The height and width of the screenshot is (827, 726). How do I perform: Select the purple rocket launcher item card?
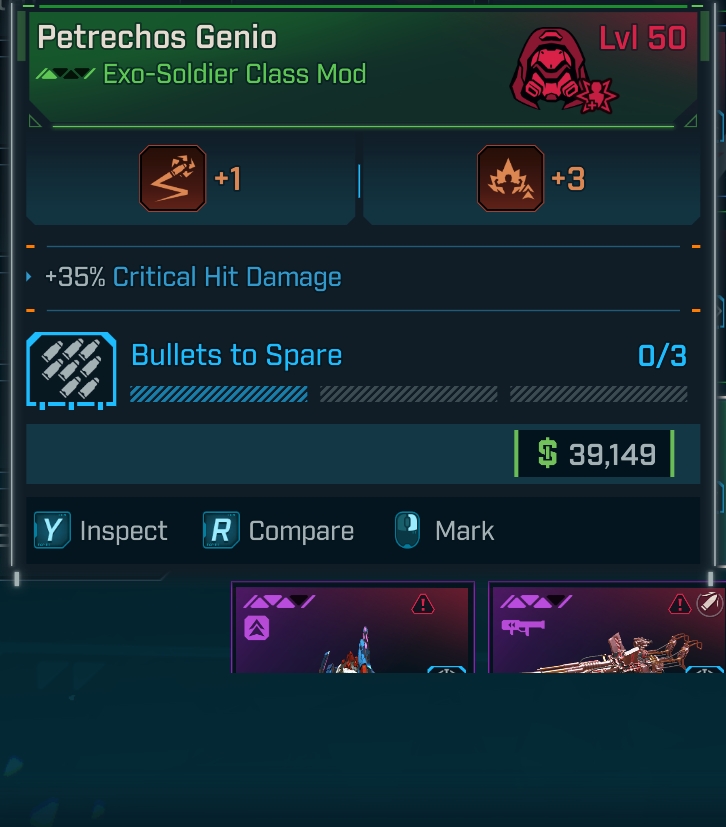click(606, 629)
